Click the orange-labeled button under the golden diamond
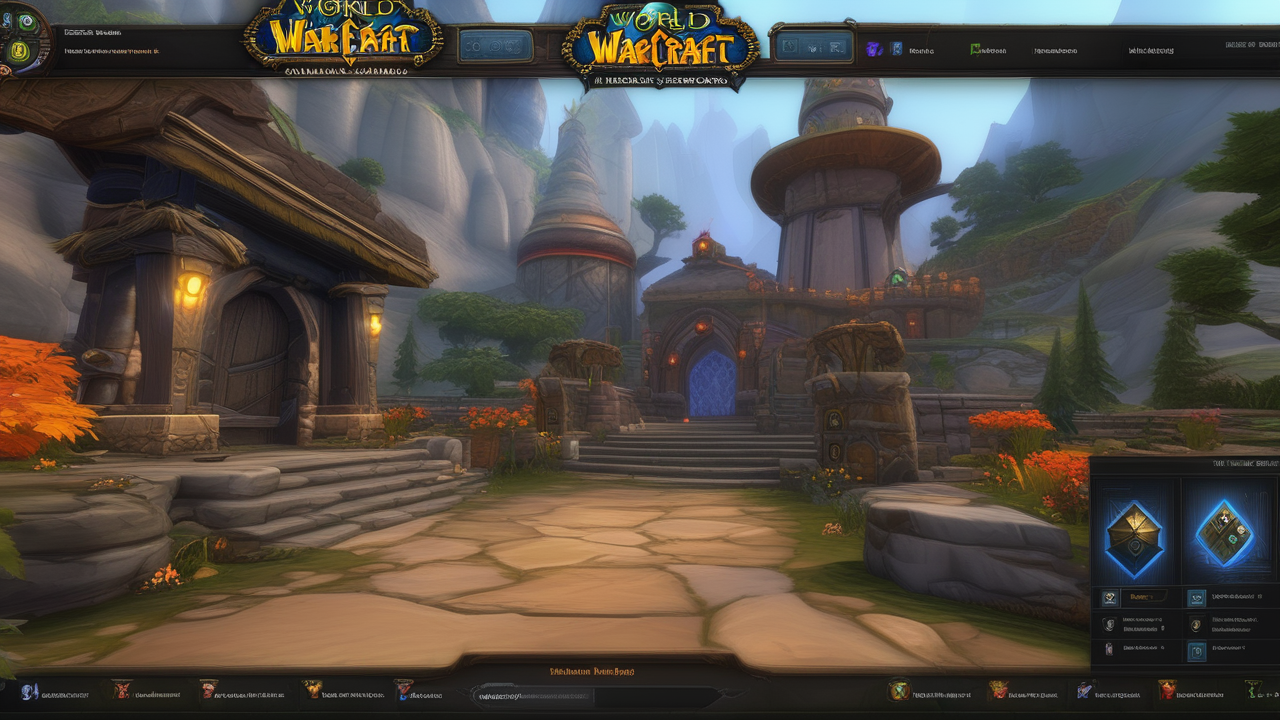 (x=1146, y=597)
